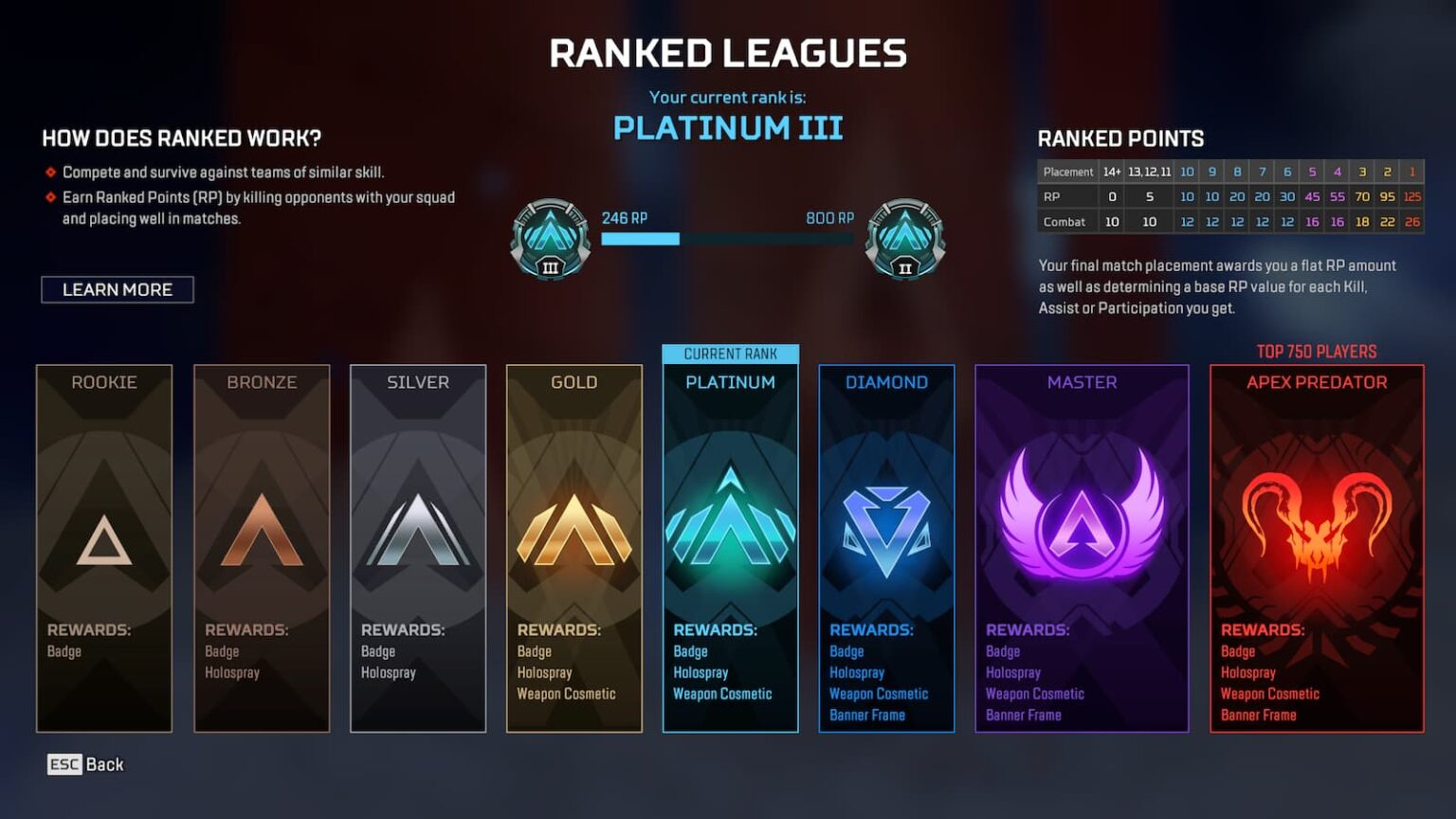
Task: Click the RP progress bar
Action: point(730,239)
